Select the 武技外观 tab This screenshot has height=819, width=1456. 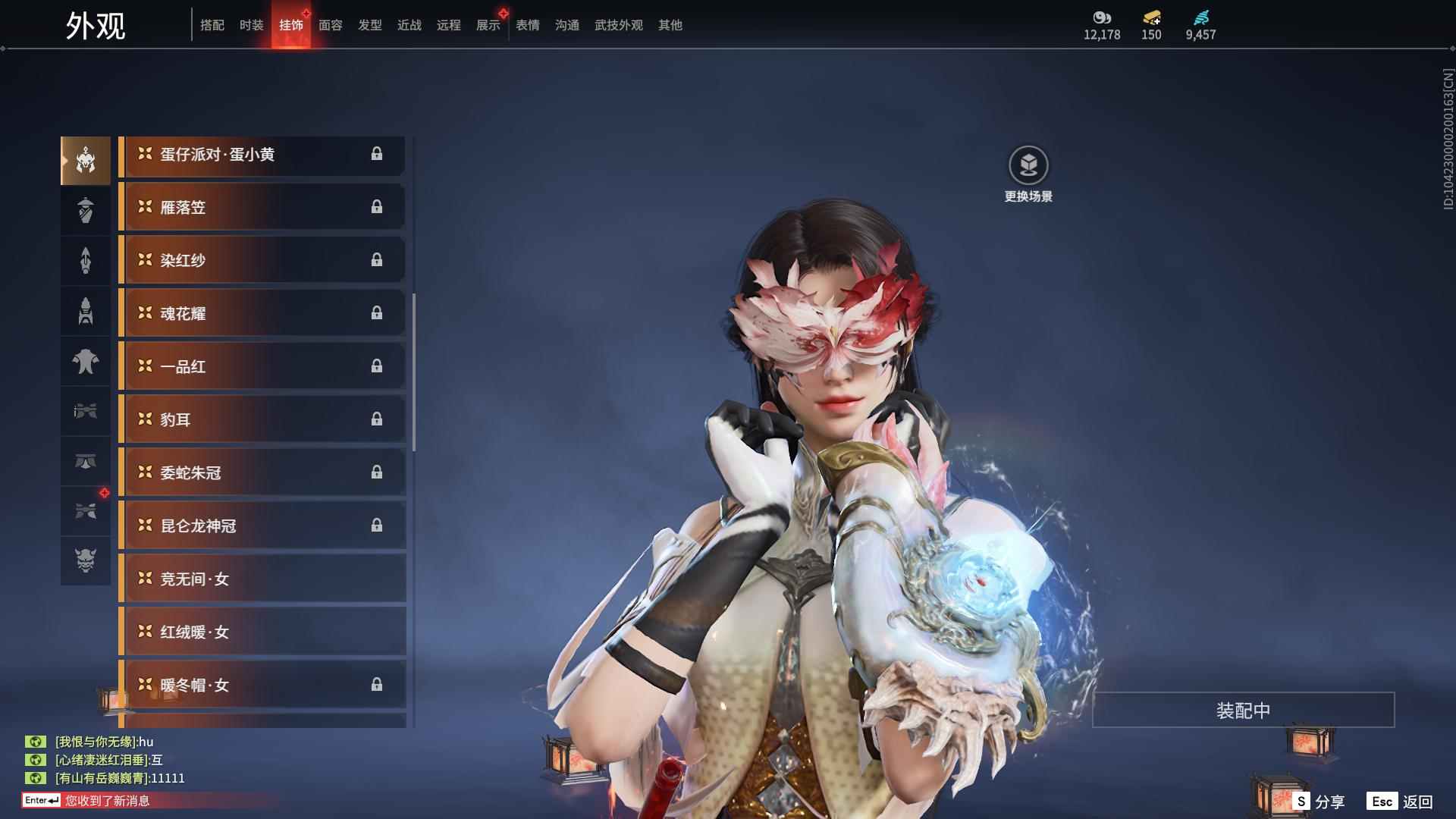tap(618, 25)
